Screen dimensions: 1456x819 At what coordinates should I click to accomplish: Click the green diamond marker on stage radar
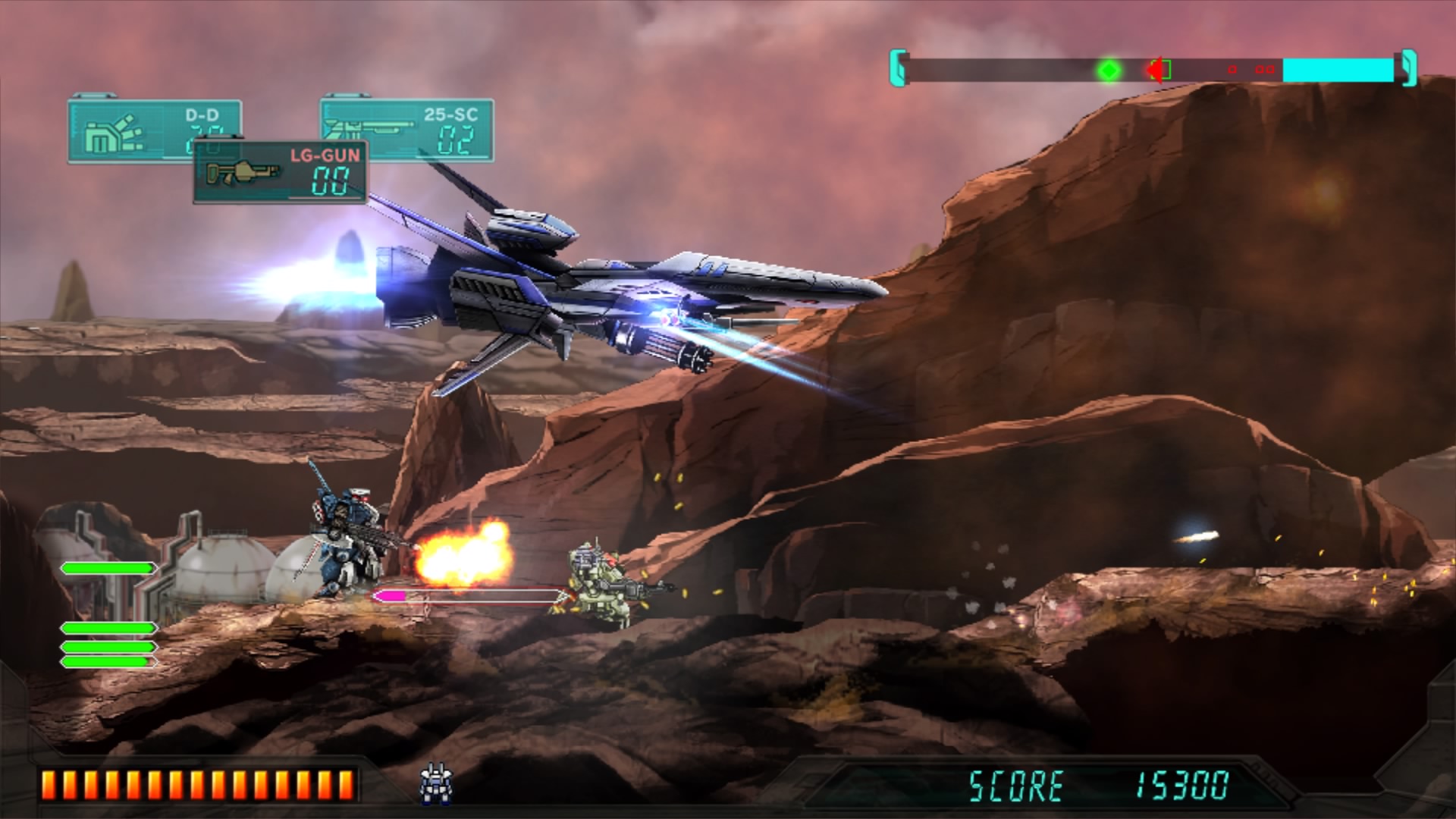(x=1109, y=71)
